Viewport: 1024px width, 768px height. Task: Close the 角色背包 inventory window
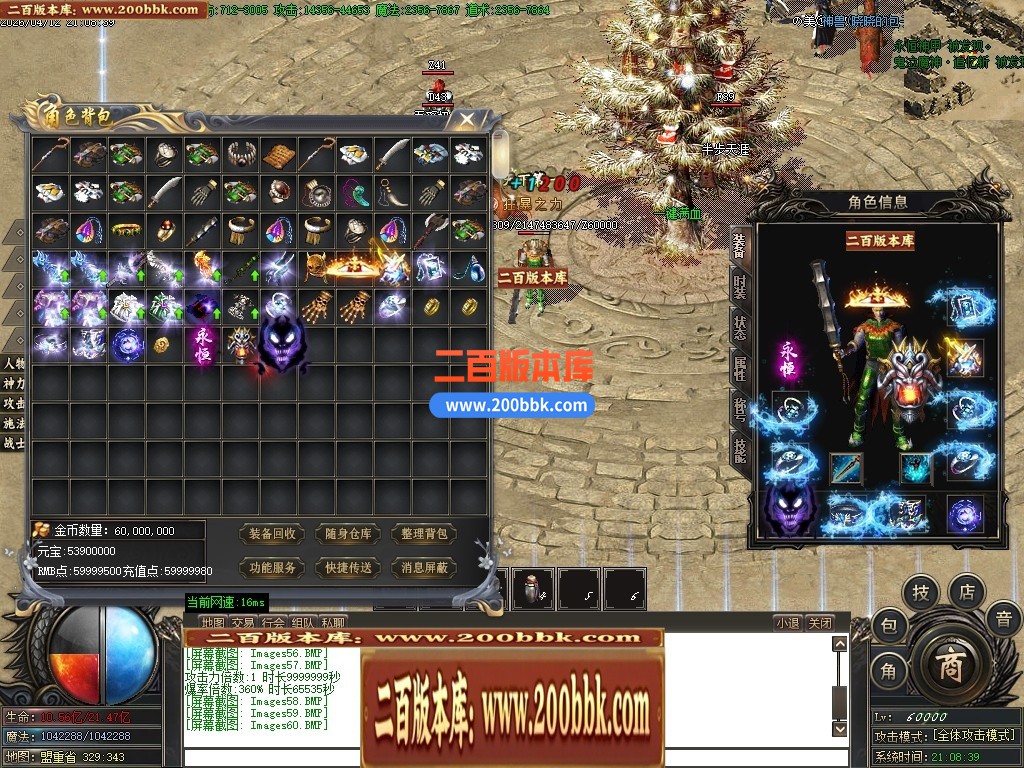[x=467, y=121]
